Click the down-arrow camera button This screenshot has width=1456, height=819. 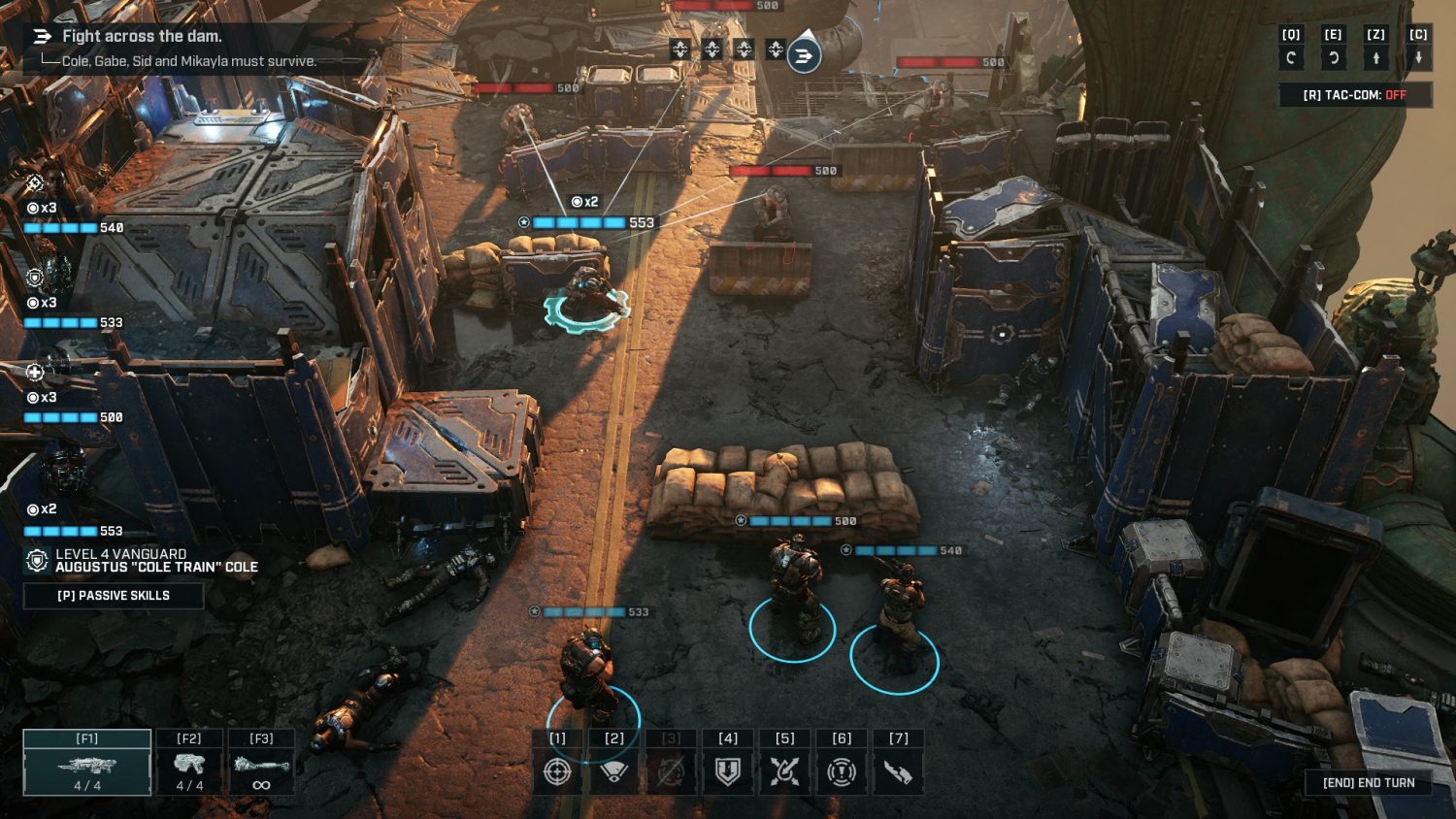[x=1418, y=57]
